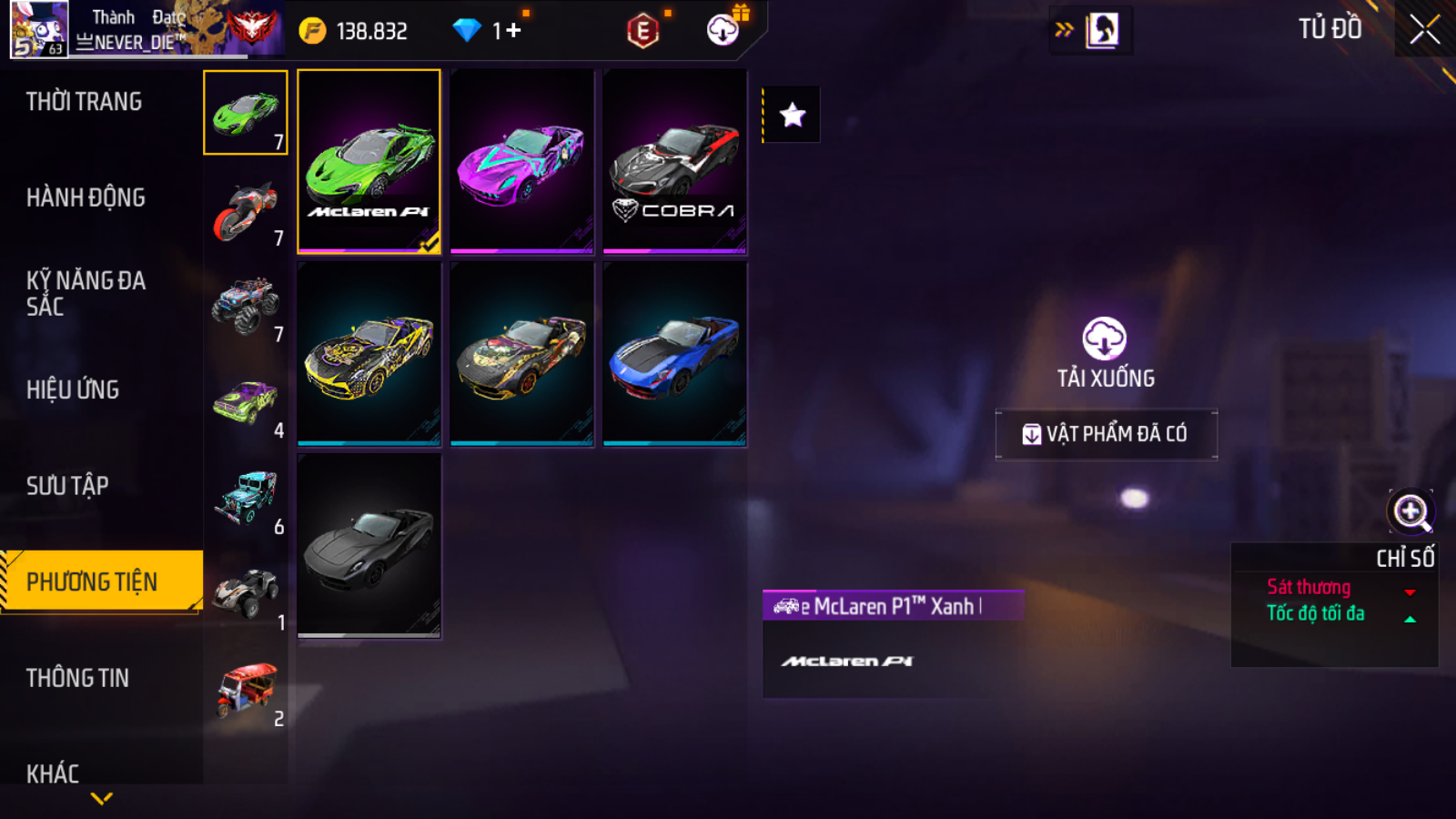Close the Tủ Đồ wardrobe screen
The width and height of the screenshot is (1456, 819).
1424,30
